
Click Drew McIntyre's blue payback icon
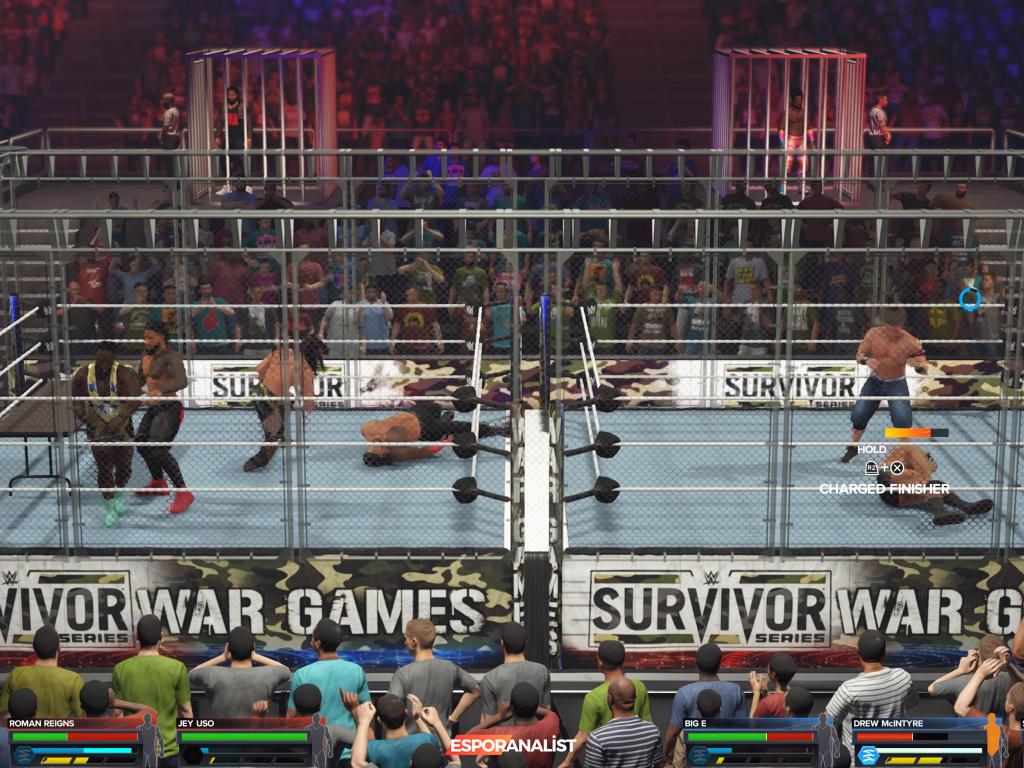point(868,755)
